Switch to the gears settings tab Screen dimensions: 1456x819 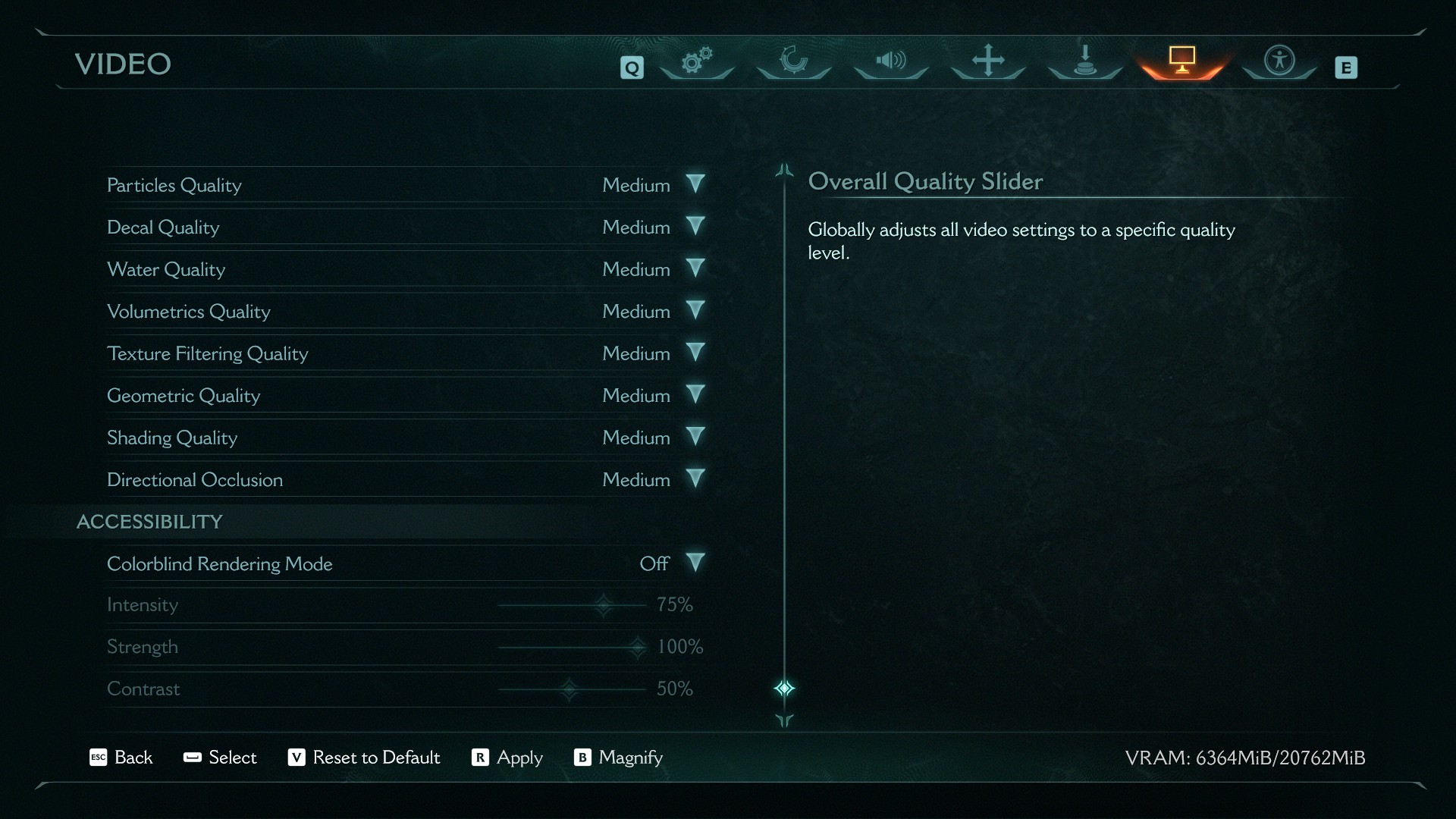pyautogui.click(x=697, y=61)
